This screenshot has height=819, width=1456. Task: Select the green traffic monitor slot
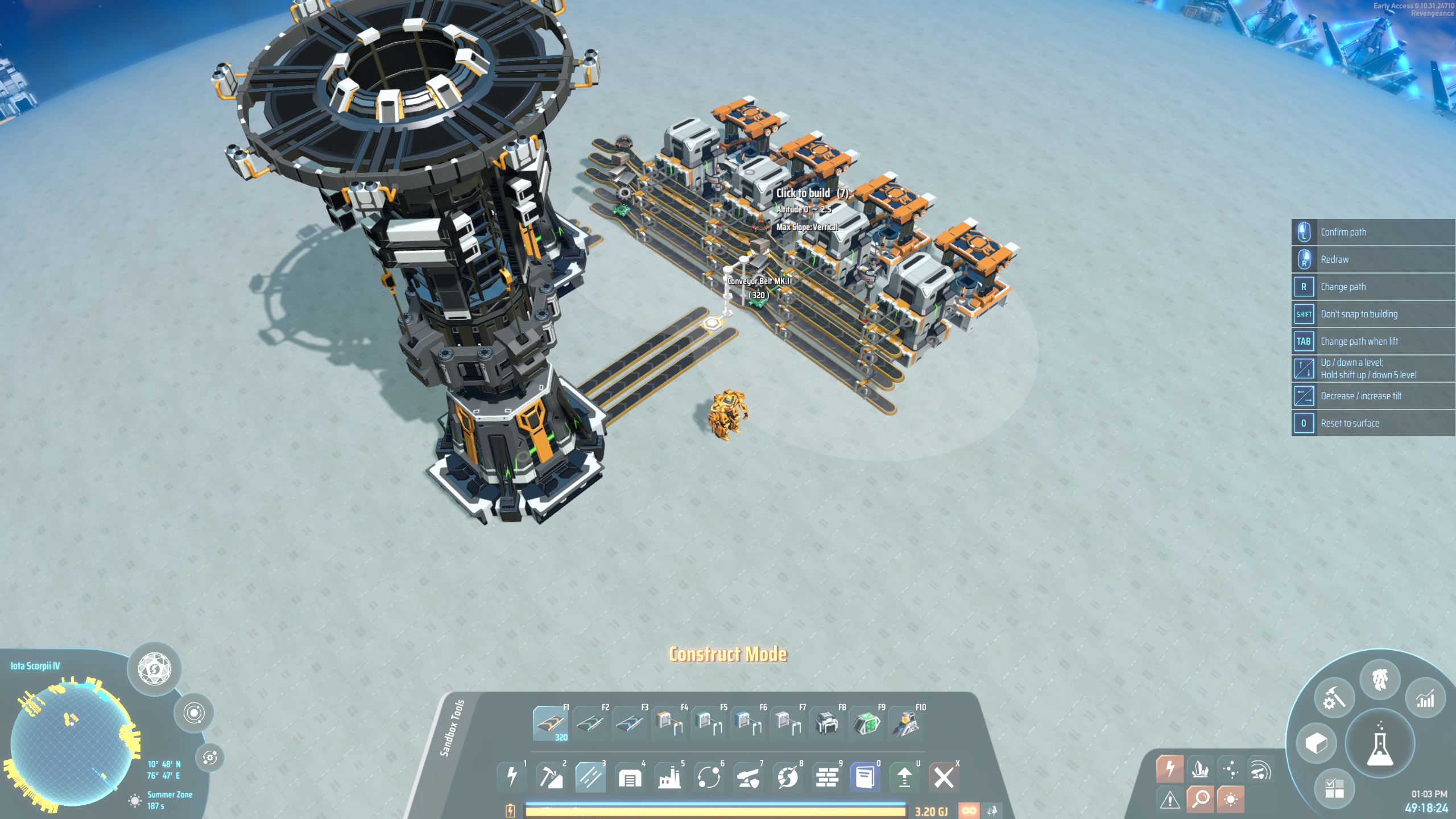coord(866,723)
